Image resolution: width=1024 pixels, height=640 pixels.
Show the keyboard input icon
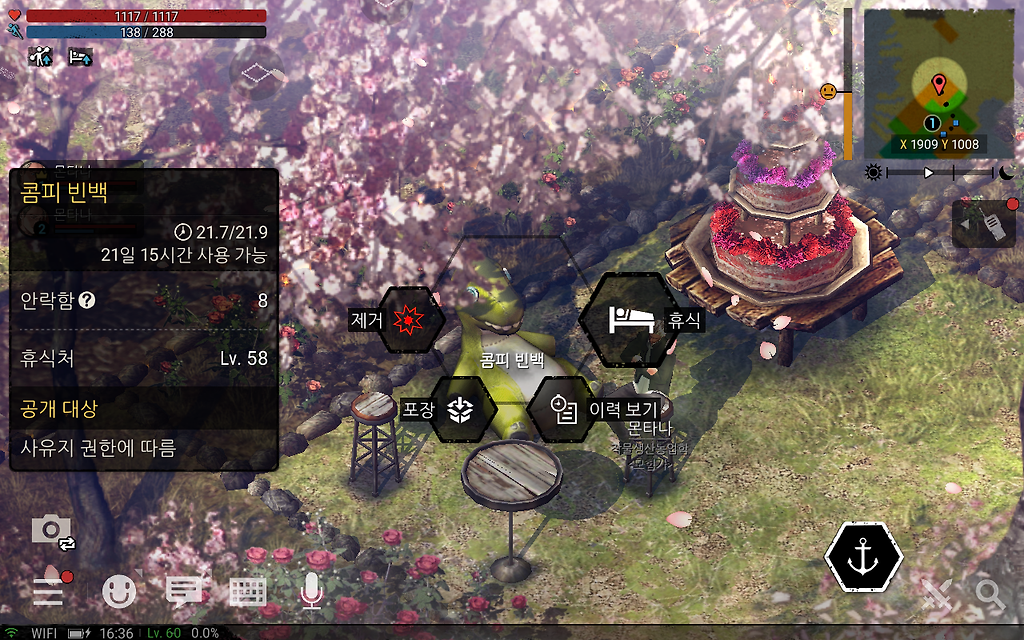(248, 592)
